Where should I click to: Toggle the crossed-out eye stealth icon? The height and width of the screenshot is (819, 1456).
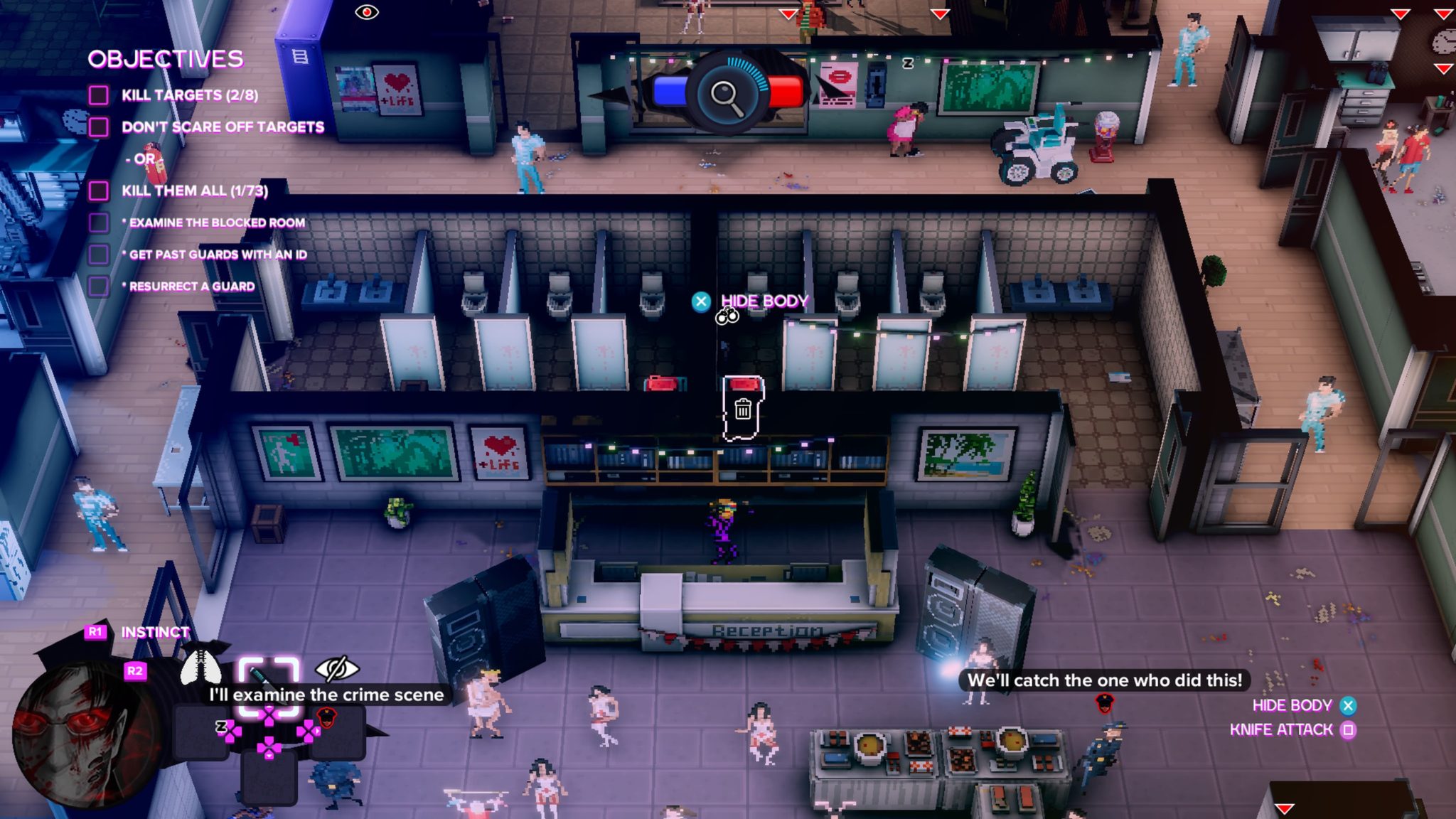[336, 668]
